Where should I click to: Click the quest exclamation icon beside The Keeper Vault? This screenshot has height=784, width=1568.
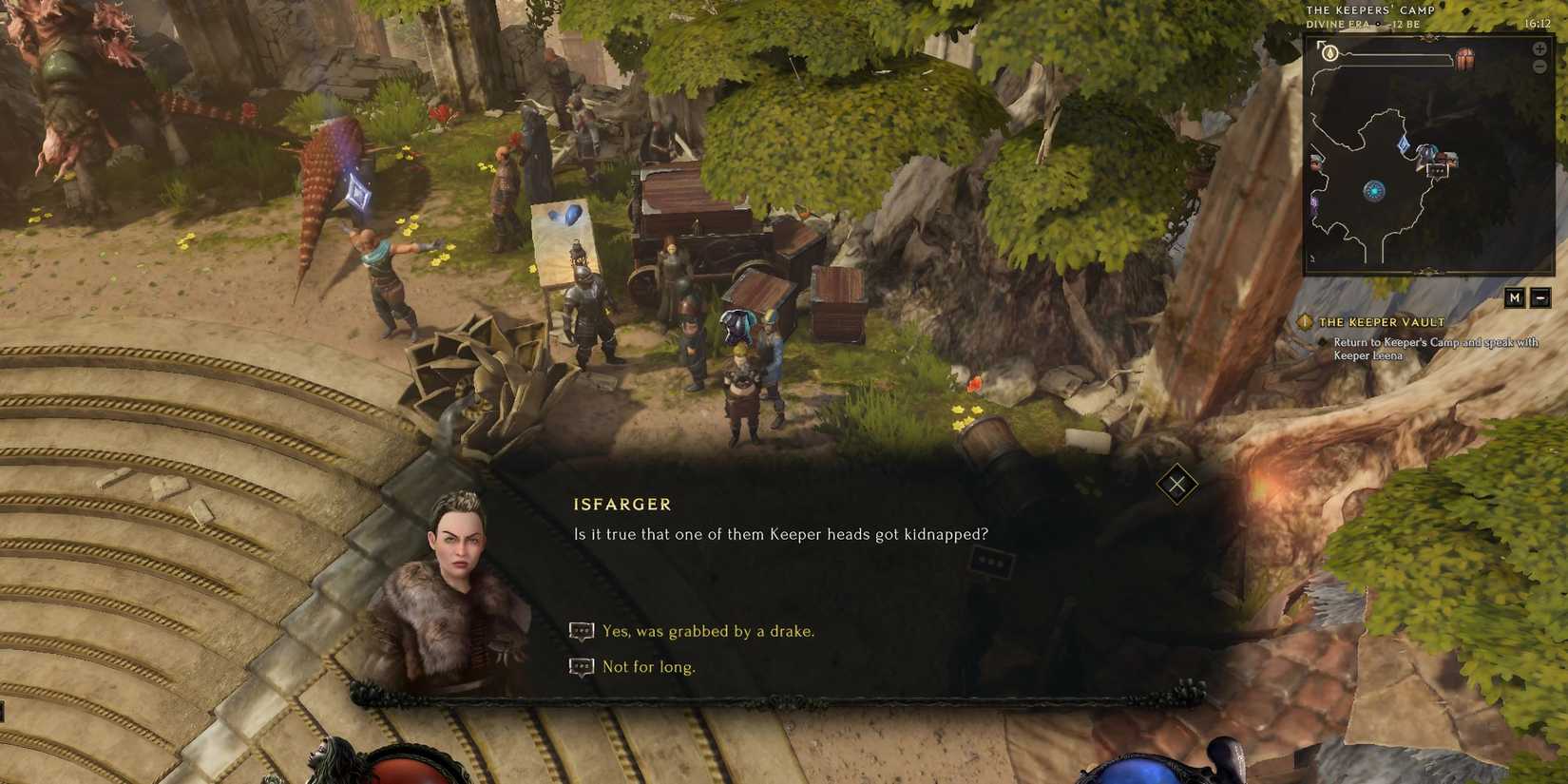coord(1306,322)
